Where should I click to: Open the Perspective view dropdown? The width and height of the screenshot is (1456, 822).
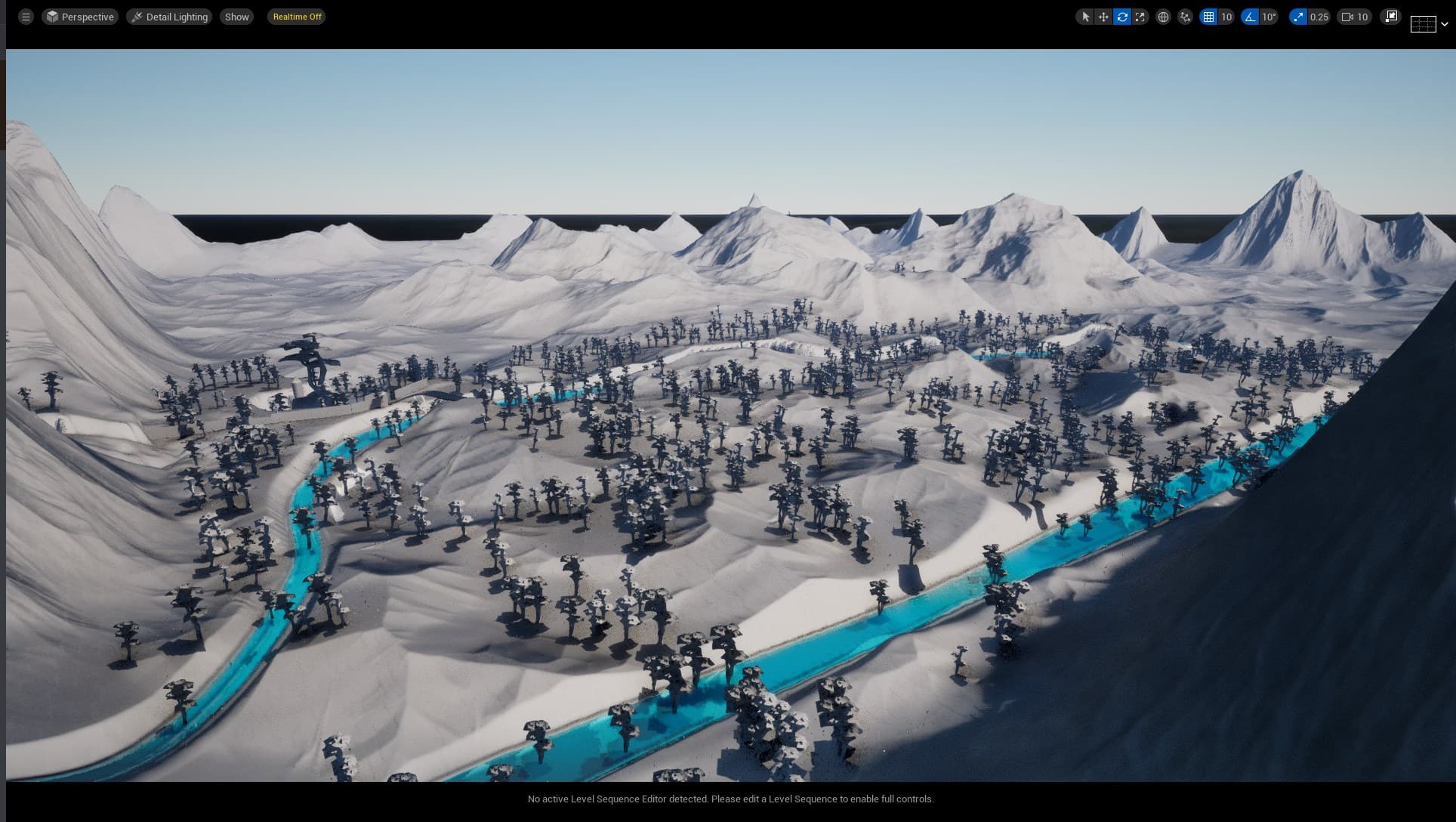(x=80, y=16)
